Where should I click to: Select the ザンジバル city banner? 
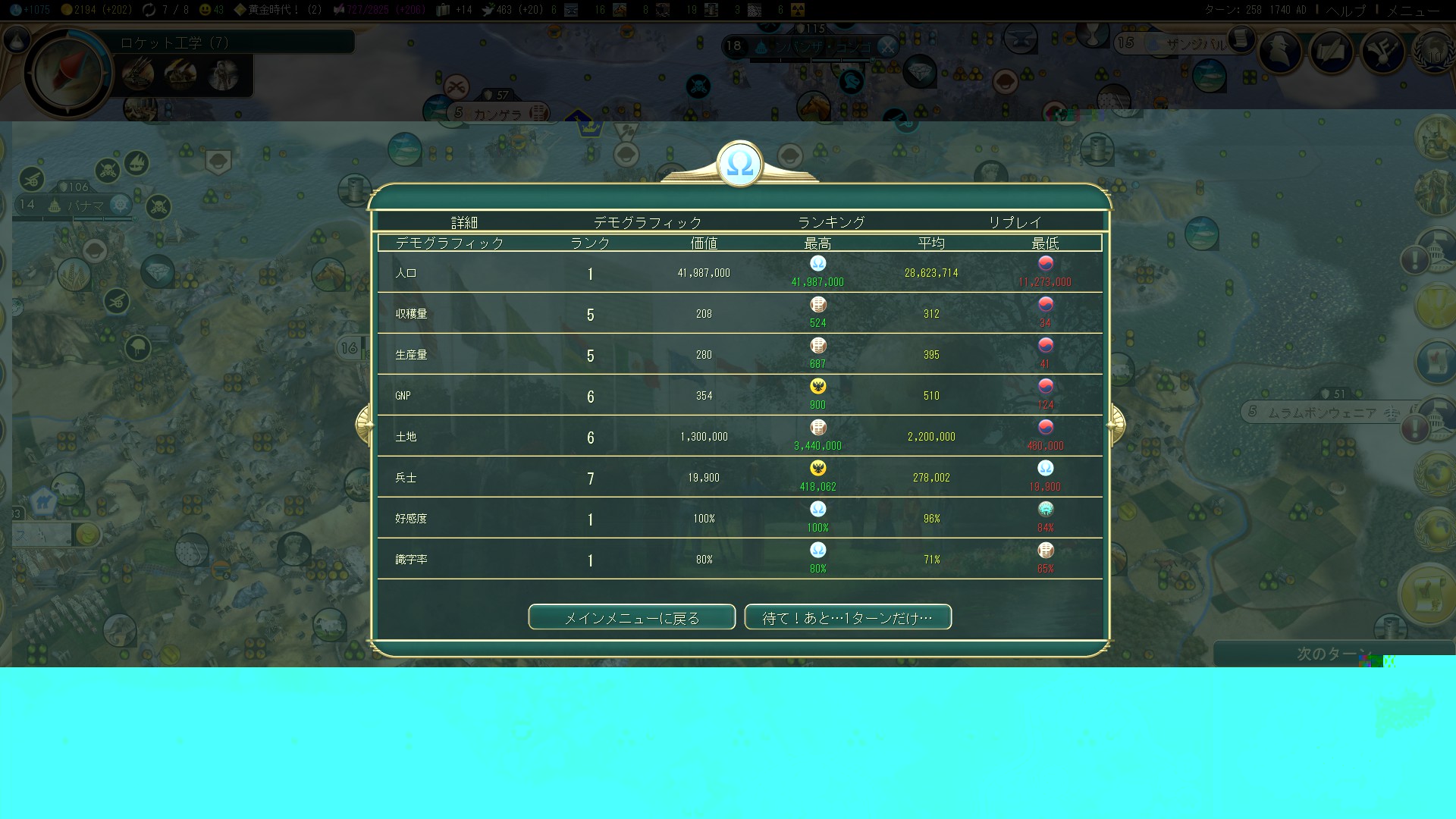click(1194, 44)
